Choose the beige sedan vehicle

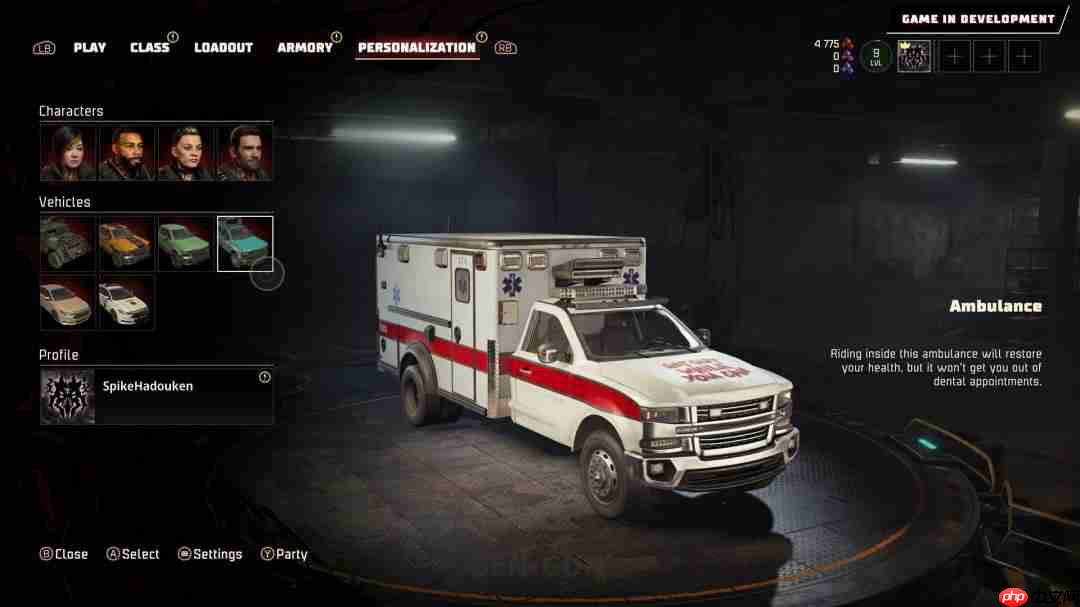68,302
